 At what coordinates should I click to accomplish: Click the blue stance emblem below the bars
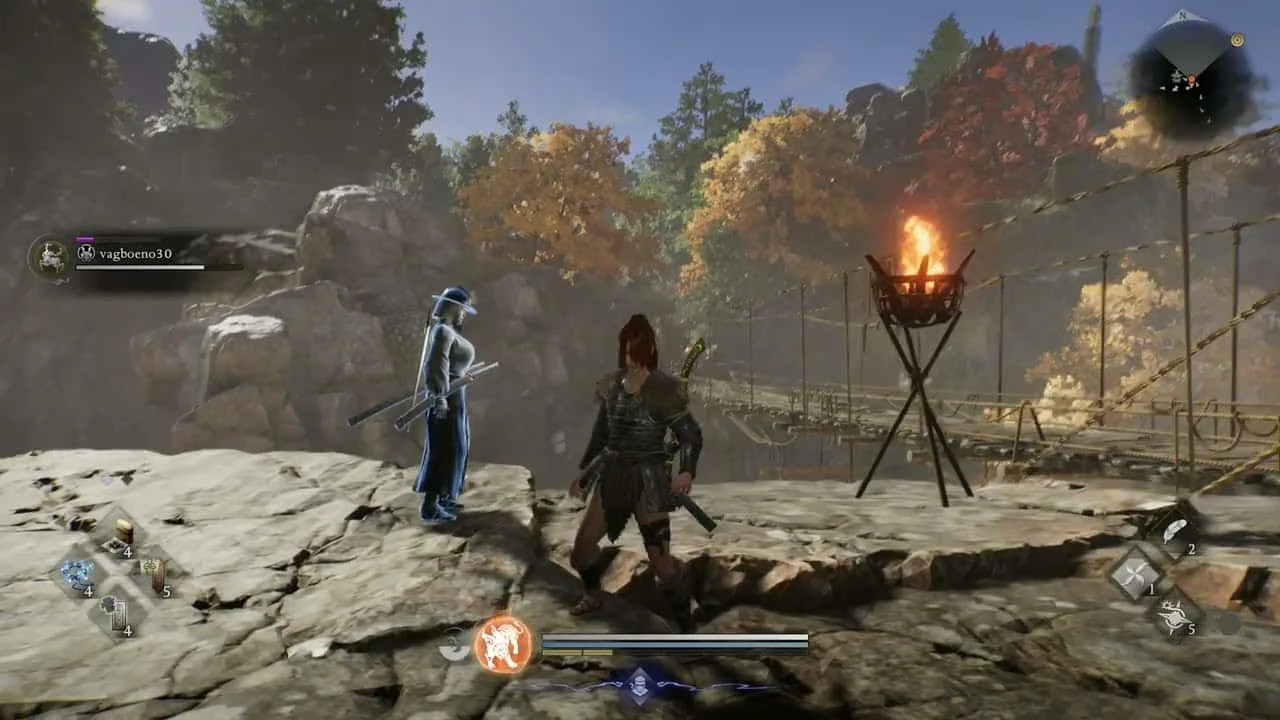click(x=640, y=685)
